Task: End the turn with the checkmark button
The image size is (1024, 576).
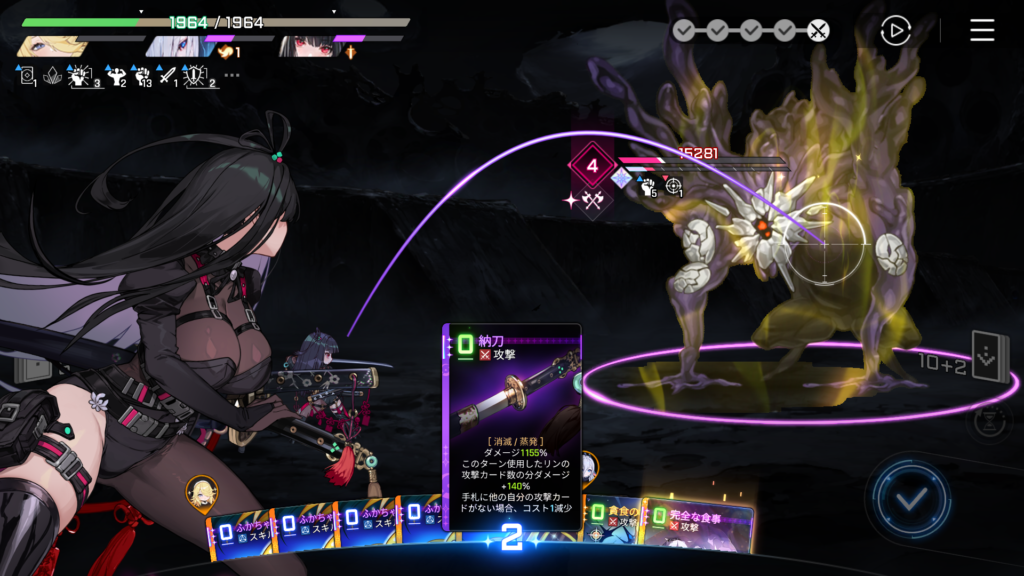Action: point(909,498)
